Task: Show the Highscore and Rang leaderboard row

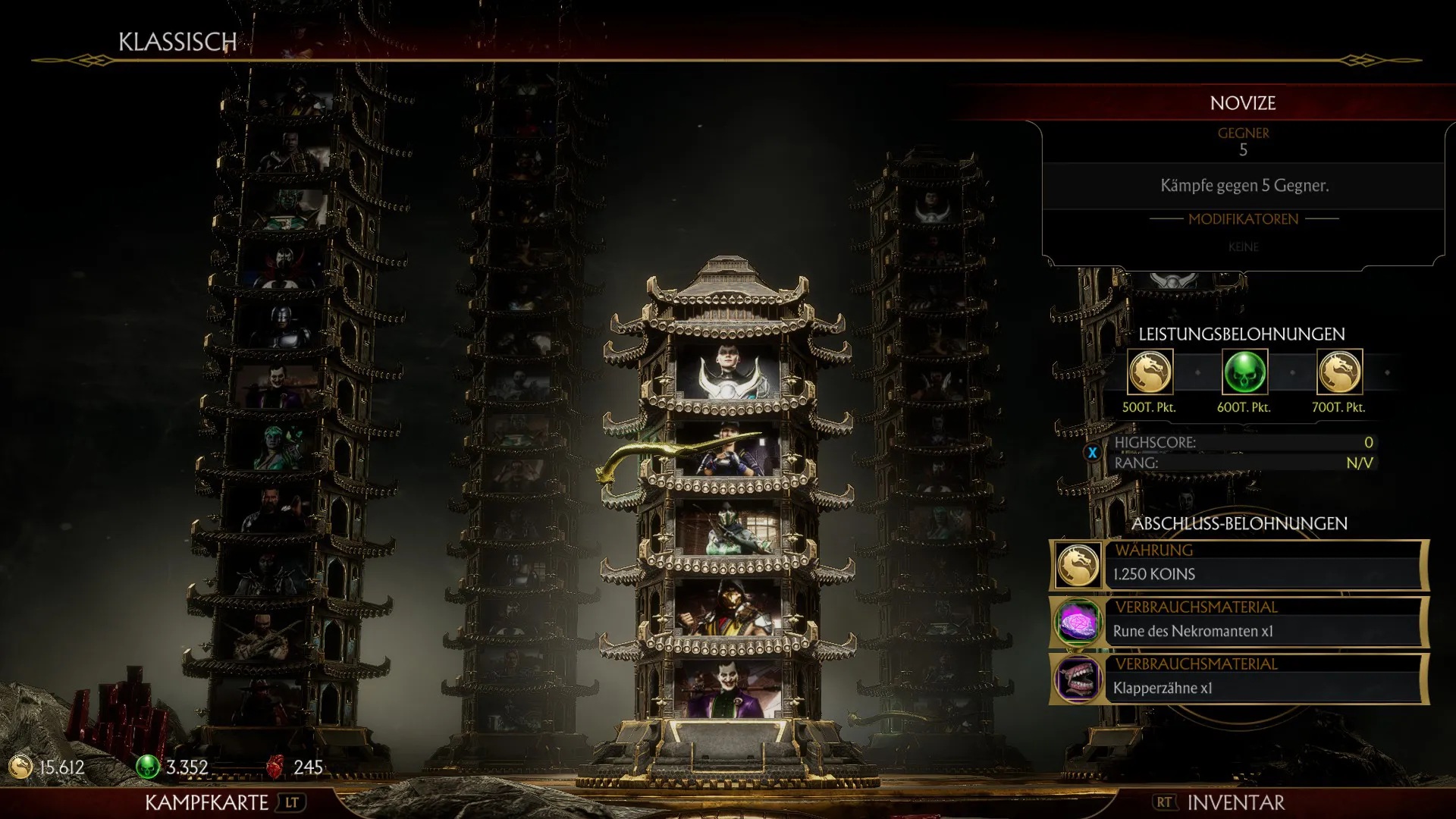Action: (1244, 453)
